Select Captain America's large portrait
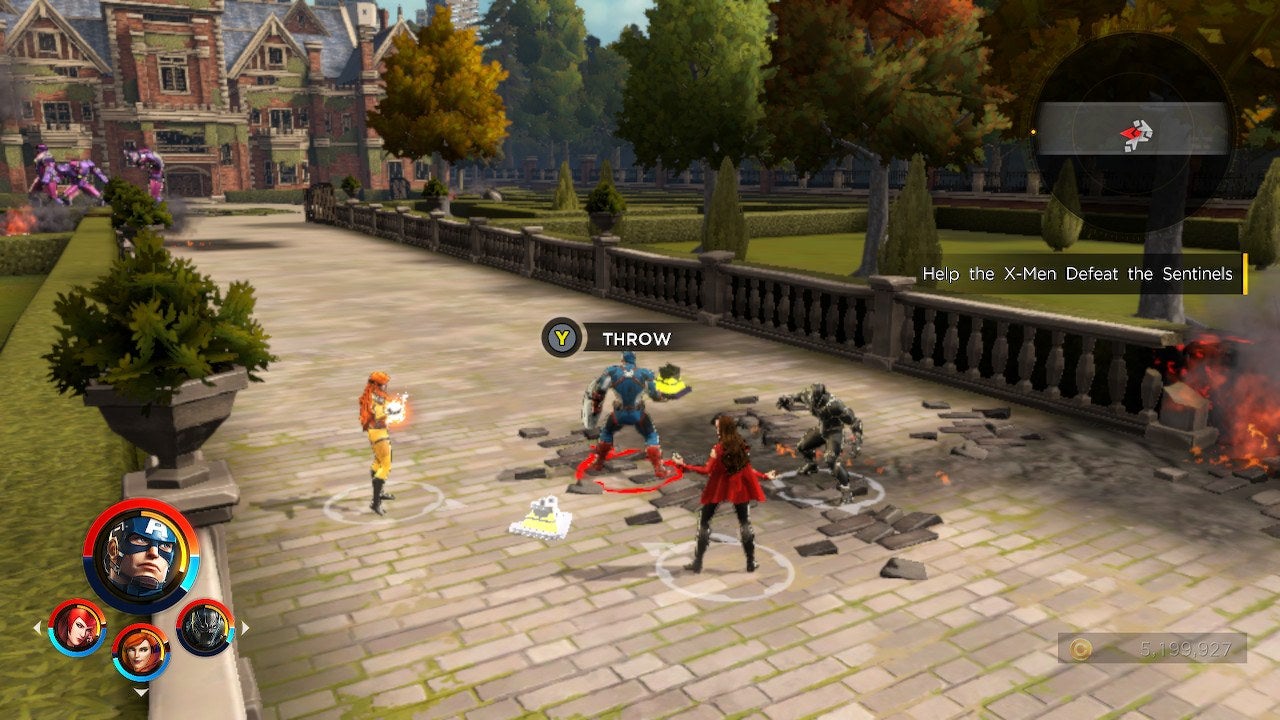This screenshot has width=1280, height=720. [x=141, y=556]
